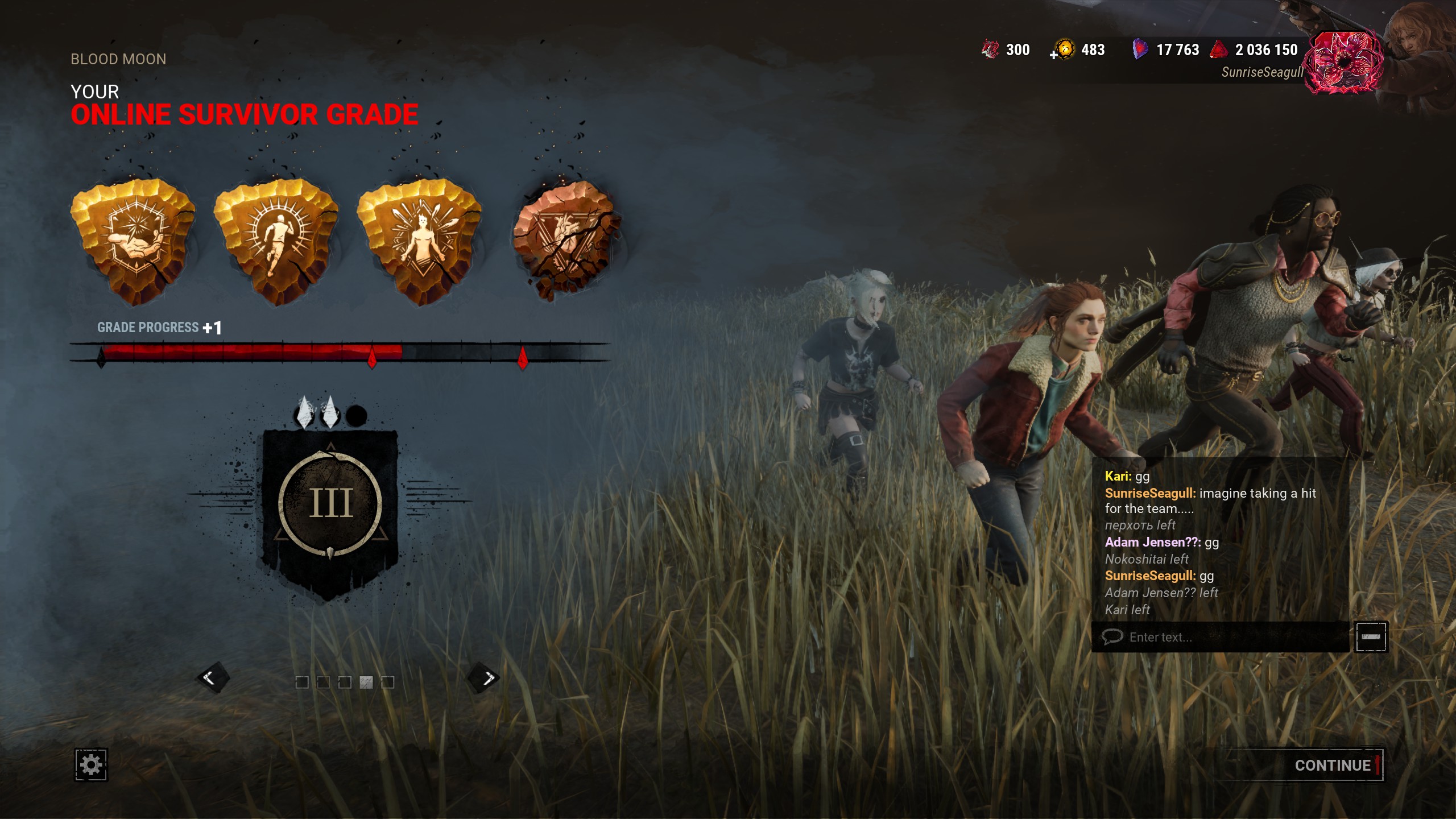Image resolution: width=1456 pixels, height=819 pixels.
Task: Click the Grade III rank badge
Action: [x=330, y=503]
